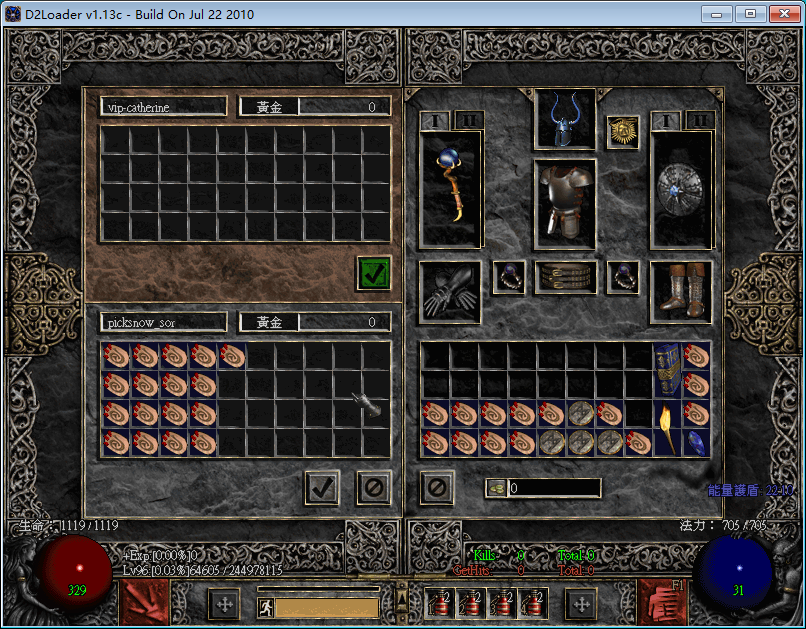806x629 pixels.
Task: Switch to weapon set II above the orb
Action: tap(467, 120)
